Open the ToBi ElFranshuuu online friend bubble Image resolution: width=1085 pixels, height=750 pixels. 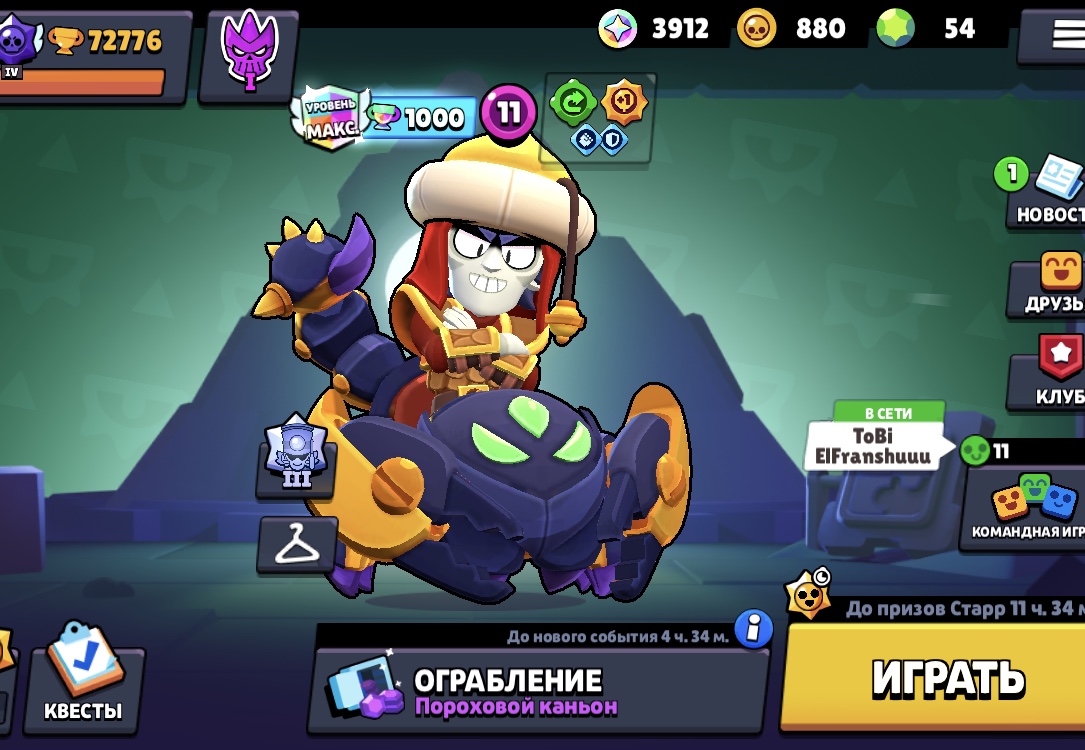pyautogui.click(x=877, y=446)
